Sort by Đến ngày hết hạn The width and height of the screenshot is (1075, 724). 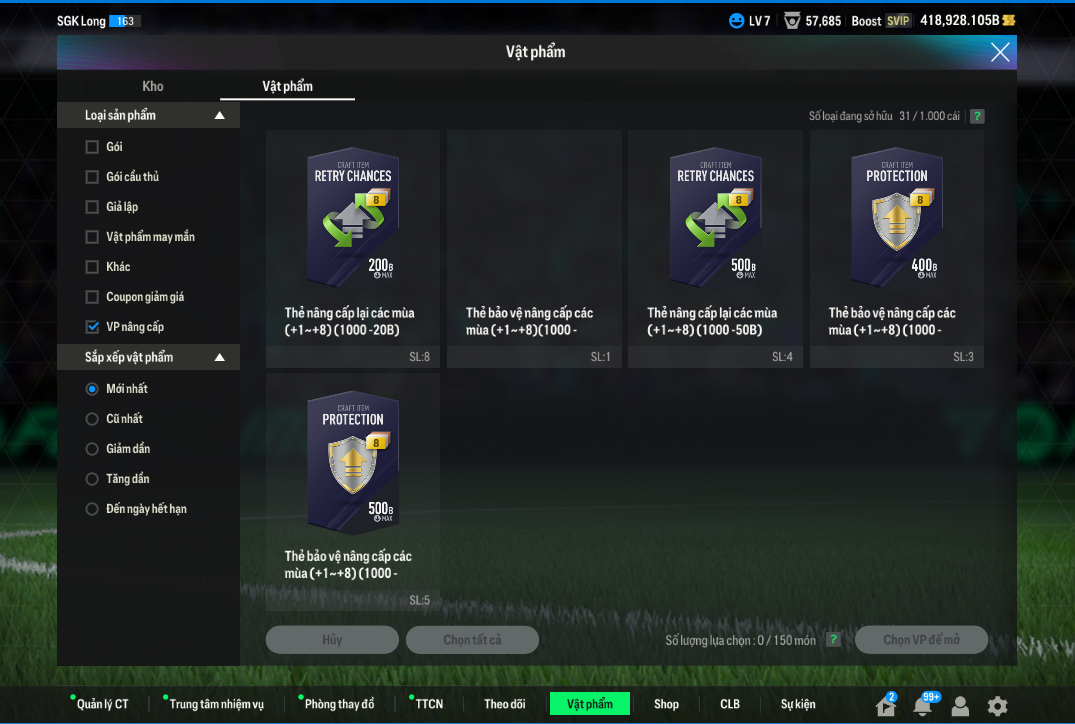[92, 509]
